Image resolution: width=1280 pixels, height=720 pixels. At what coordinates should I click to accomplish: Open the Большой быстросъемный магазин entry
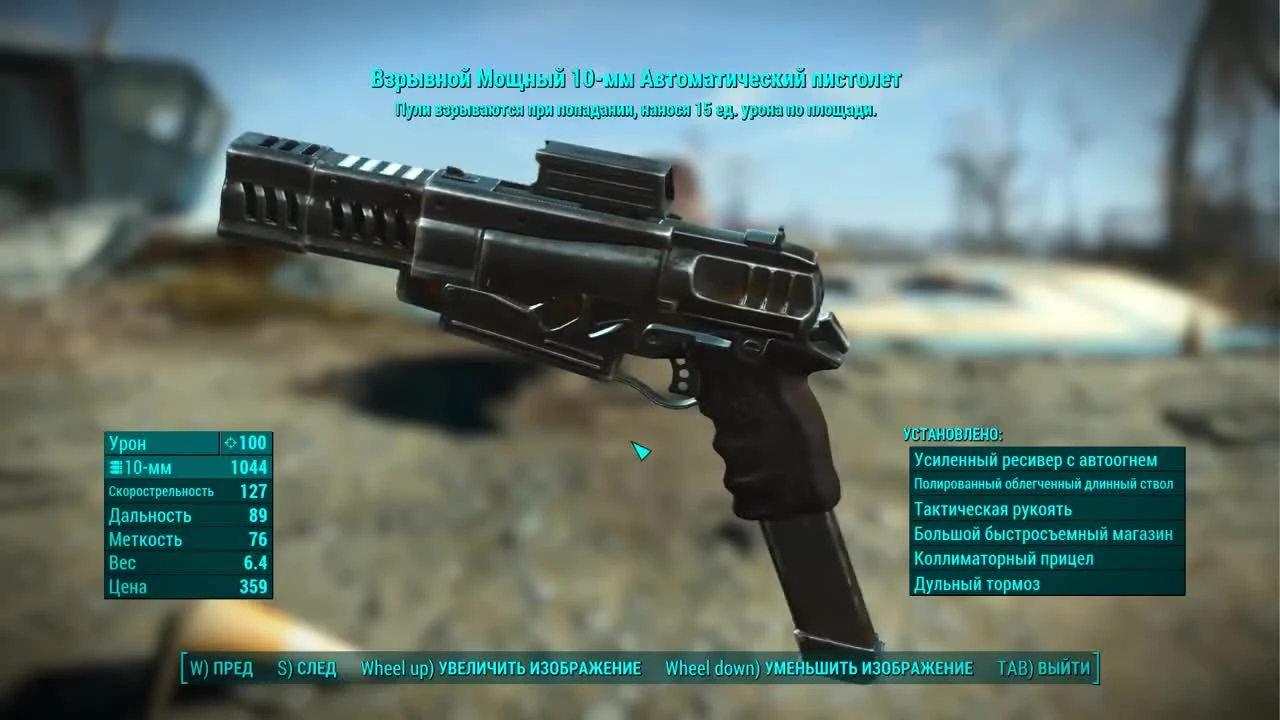(1044, 534)
